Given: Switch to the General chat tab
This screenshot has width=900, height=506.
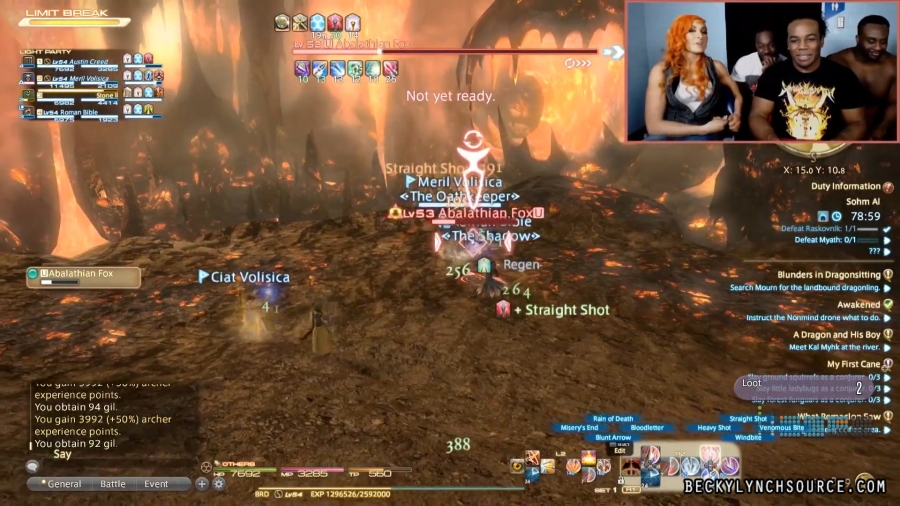Looking at the screenshot, I should pos(65,484).
